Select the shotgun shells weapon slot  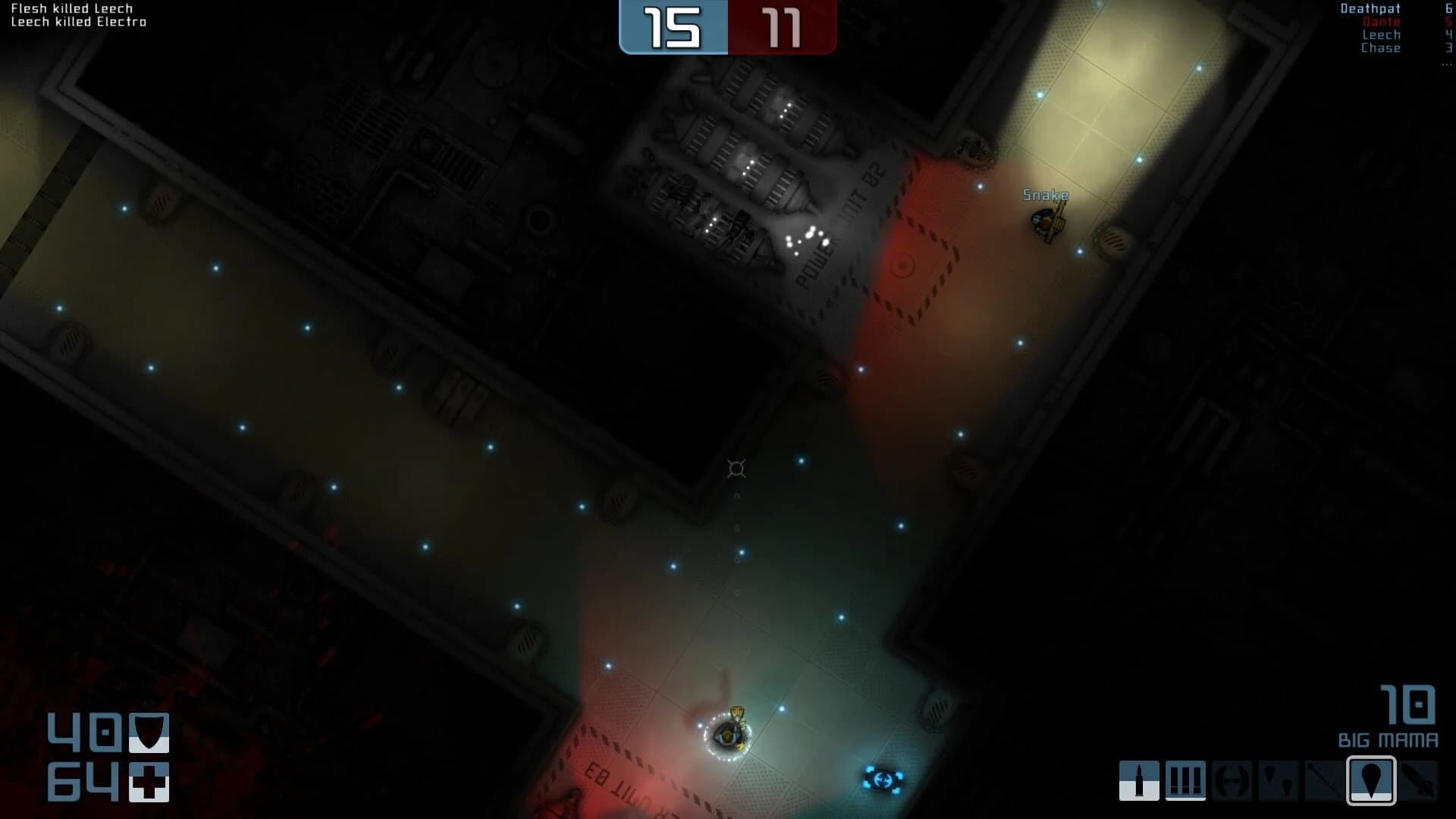1187,781
